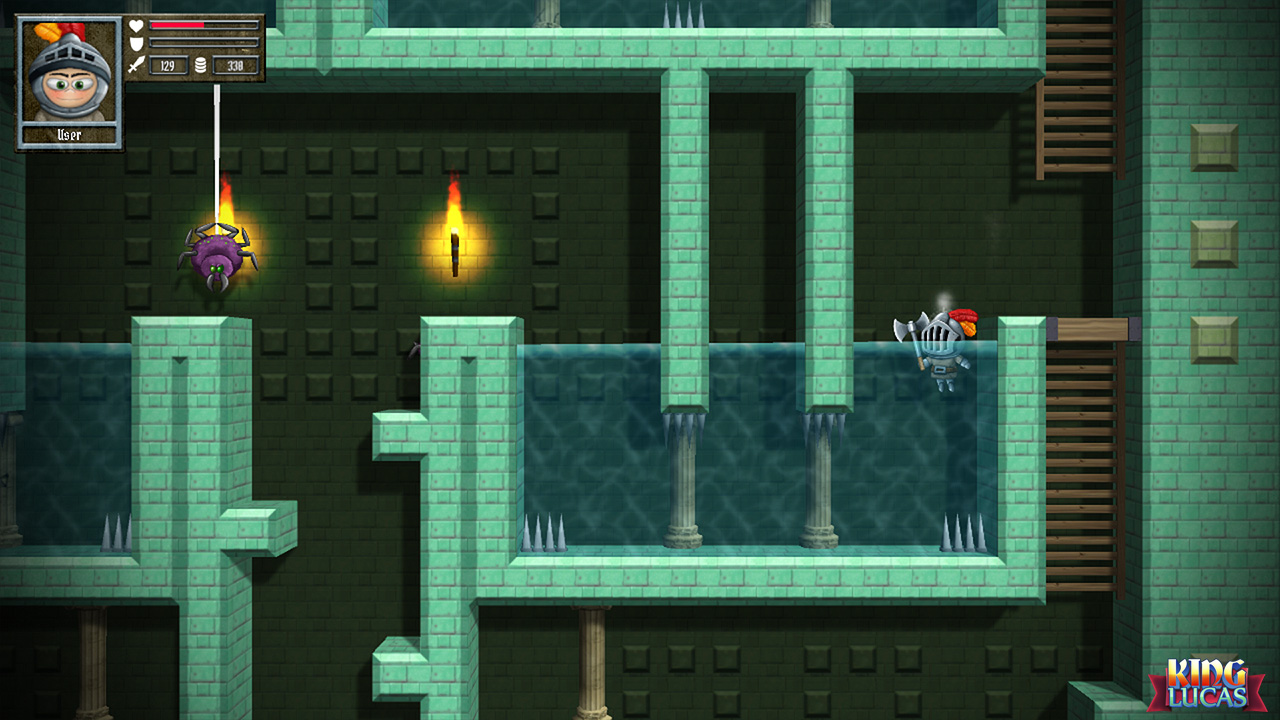Image resolution: width=1280 pixels, height=720 pixels.
Task: Click the User name label
Action: click(x=68, y=135)
